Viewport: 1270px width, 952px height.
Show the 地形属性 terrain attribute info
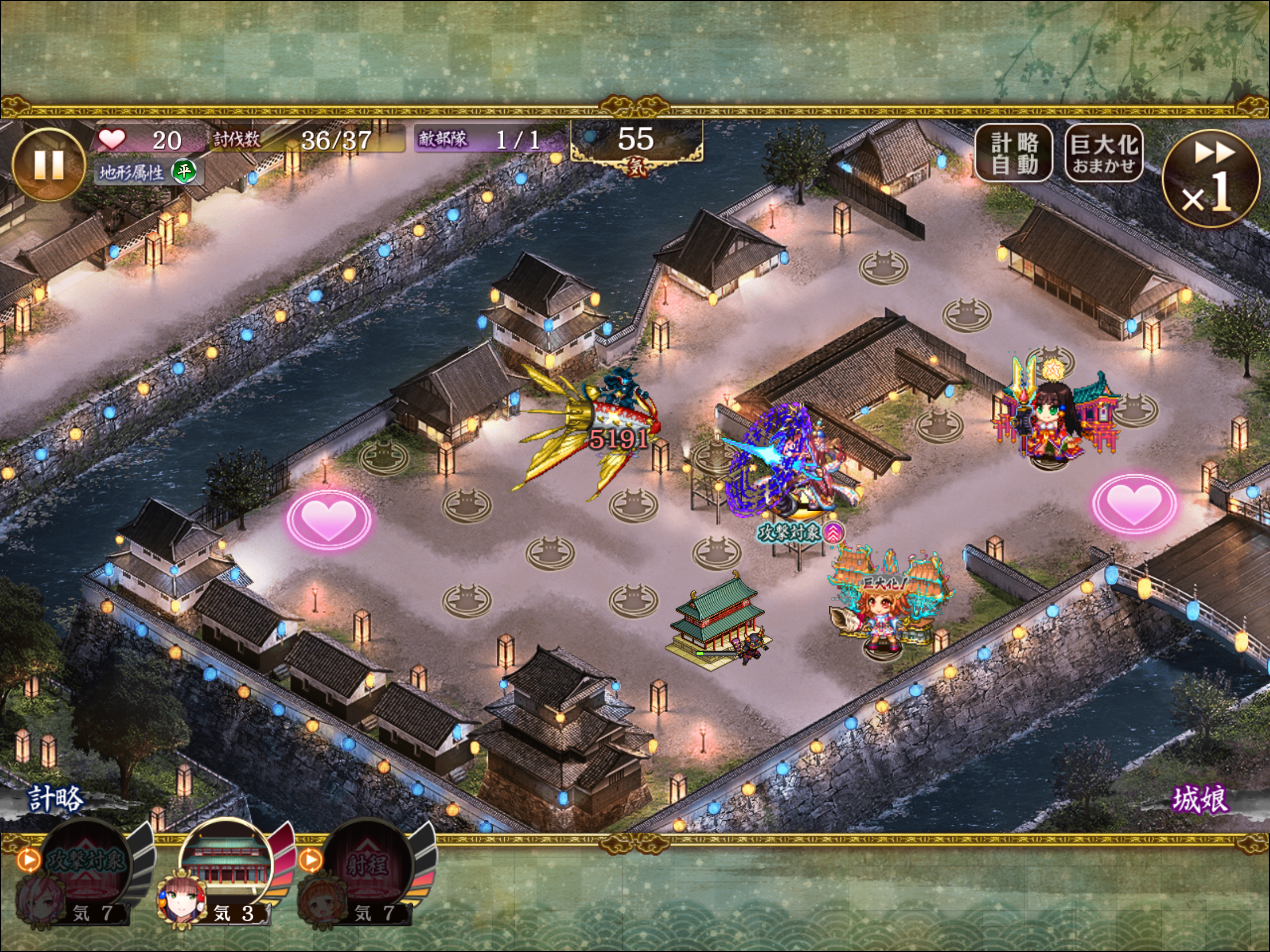pyautogui.click(x=147, y=172)
